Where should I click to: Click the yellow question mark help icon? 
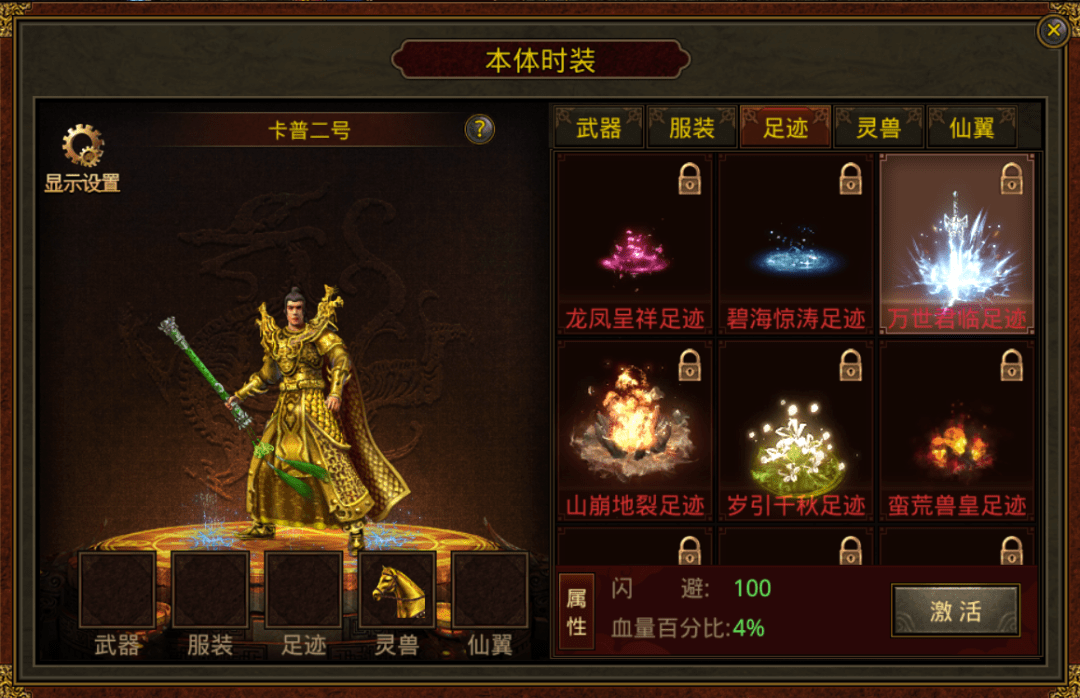(x=480, y=128)
